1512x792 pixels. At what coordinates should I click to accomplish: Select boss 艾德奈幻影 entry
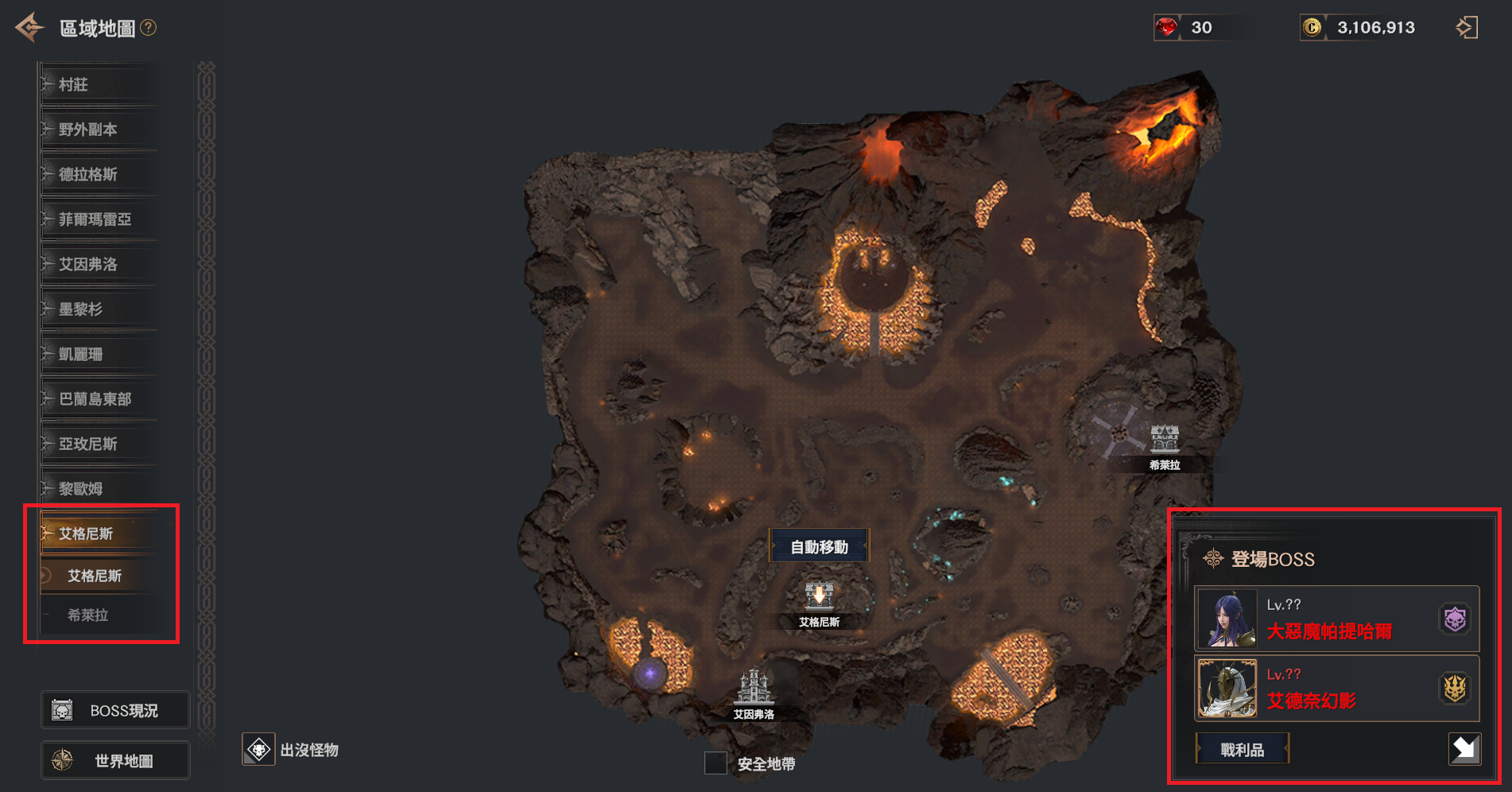coord(1336,689)
